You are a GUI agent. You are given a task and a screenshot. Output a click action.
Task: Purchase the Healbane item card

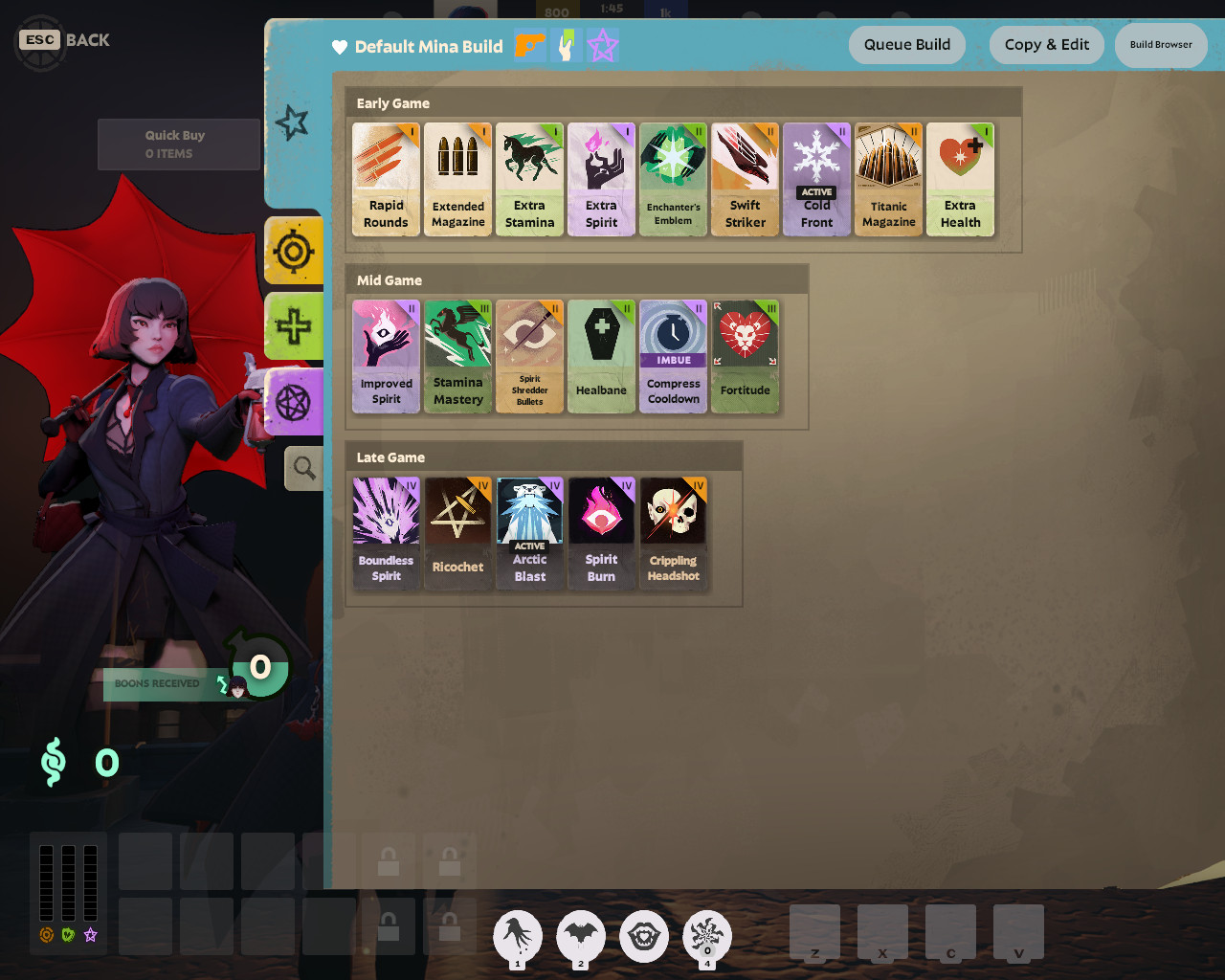pos(601,357)
